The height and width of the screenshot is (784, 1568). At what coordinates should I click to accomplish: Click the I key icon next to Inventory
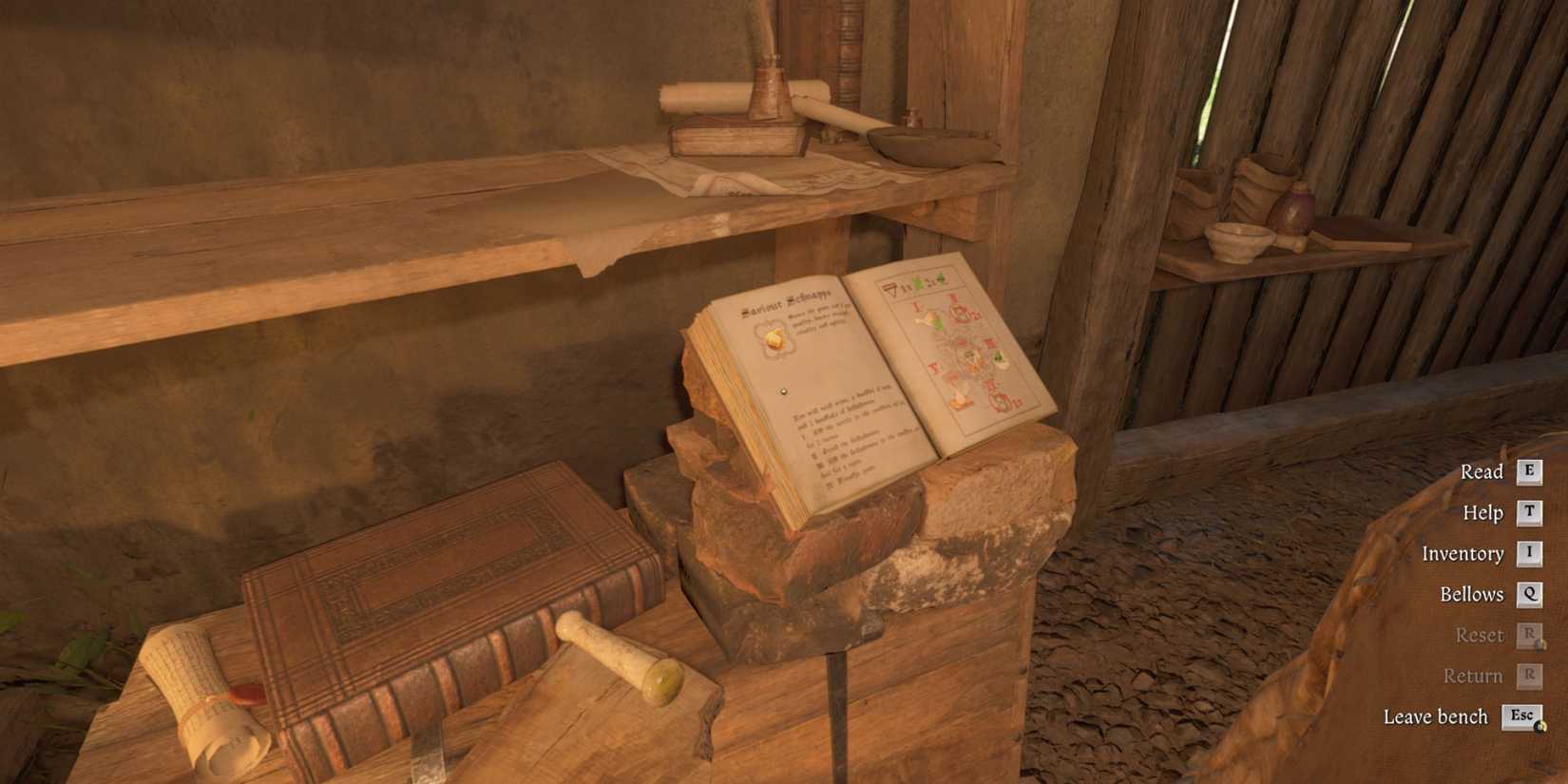click(x=1528, y=553)
